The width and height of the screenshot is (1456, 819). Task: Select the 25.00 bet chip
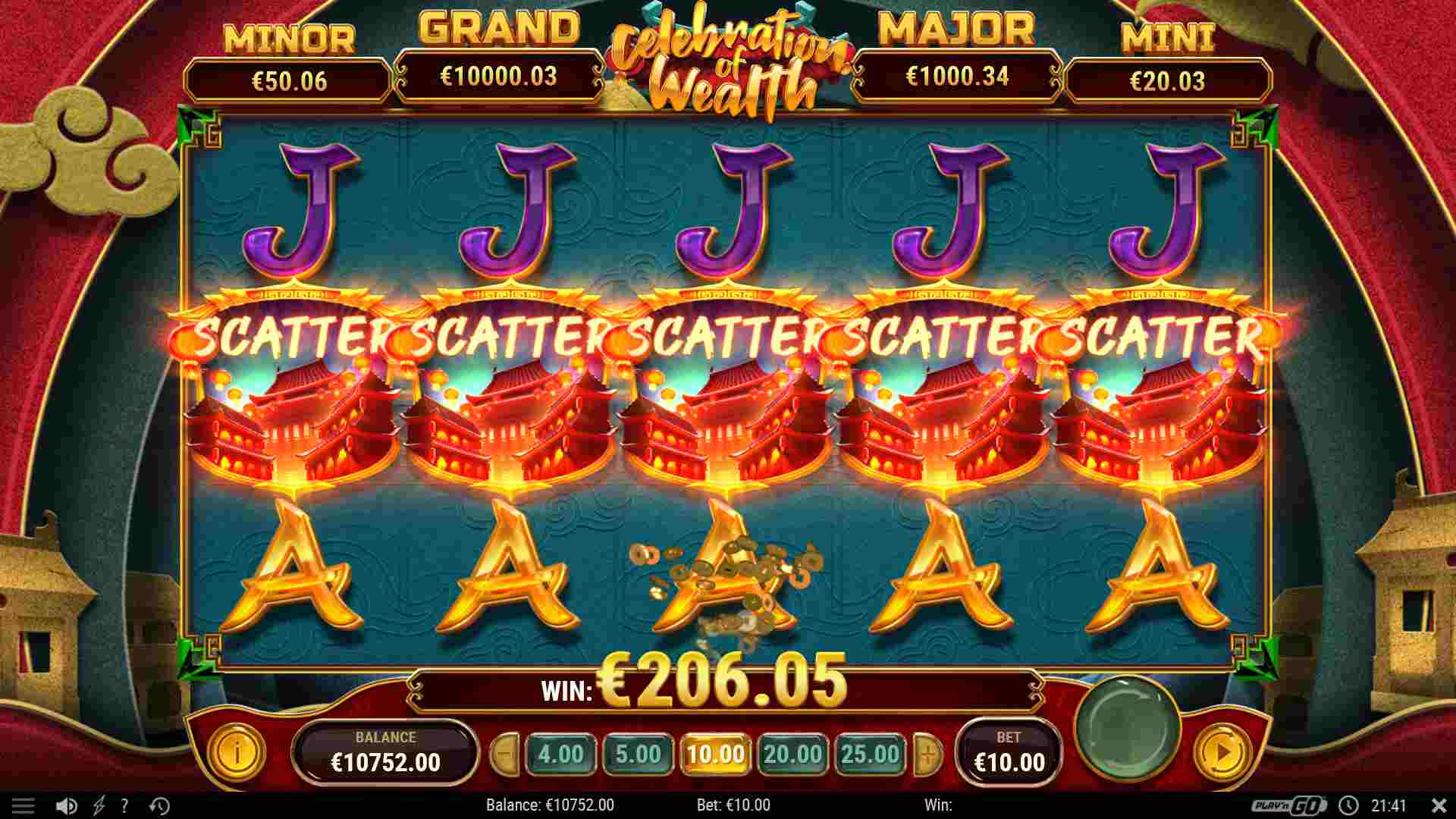click(x=871, y=755)
